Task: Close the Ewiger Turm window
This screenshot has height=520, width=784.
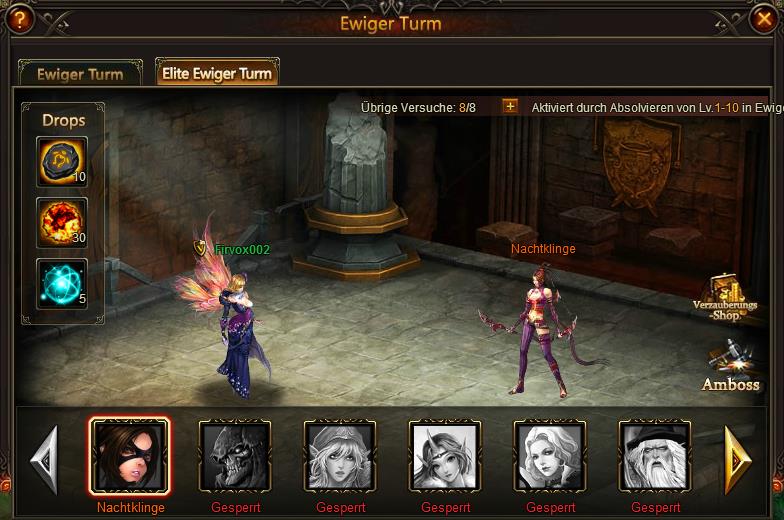Action: point(763,19)
